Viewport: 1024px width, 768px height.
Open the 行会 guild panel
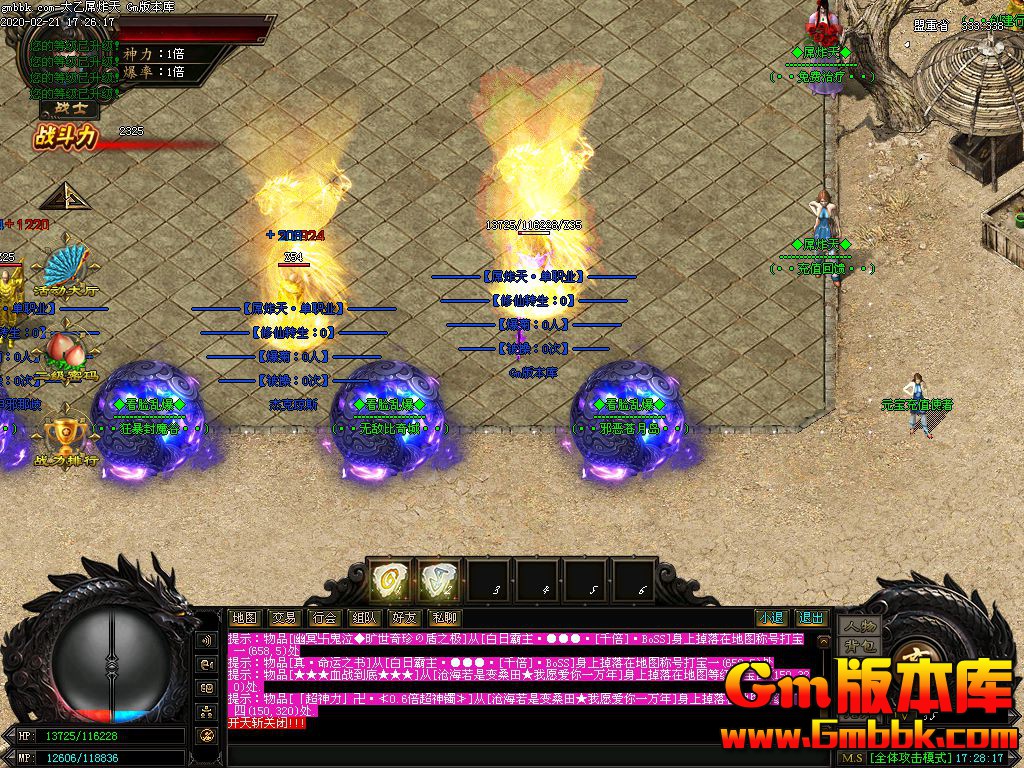(323, 618)
